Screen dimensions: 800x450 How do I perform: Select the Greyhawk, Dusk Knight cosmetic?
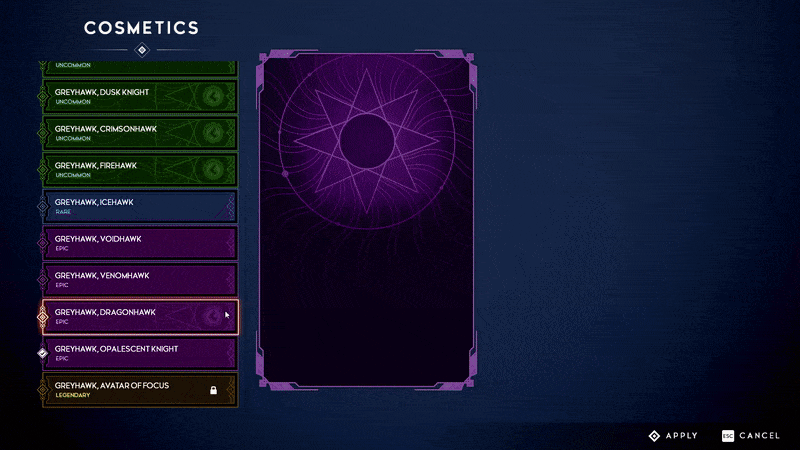click(139, 96)
